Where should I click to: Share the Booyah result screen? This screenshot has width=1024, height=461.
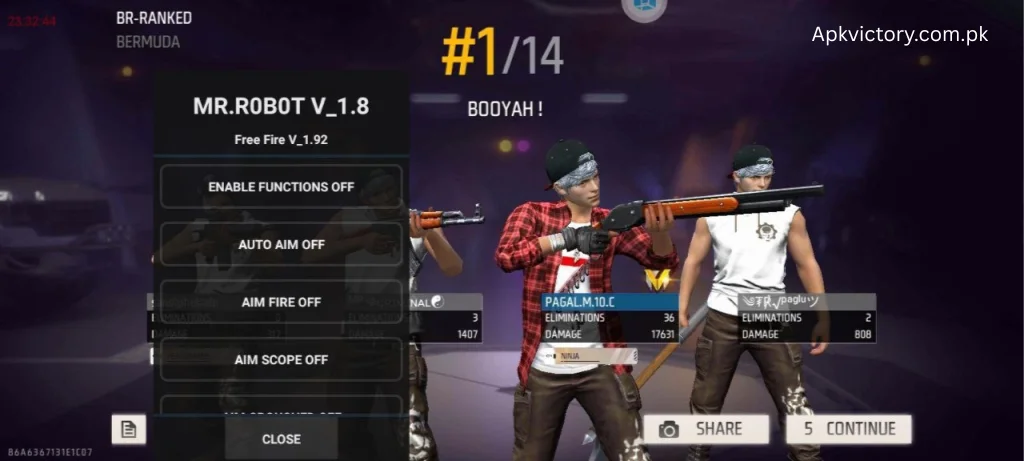706,429
